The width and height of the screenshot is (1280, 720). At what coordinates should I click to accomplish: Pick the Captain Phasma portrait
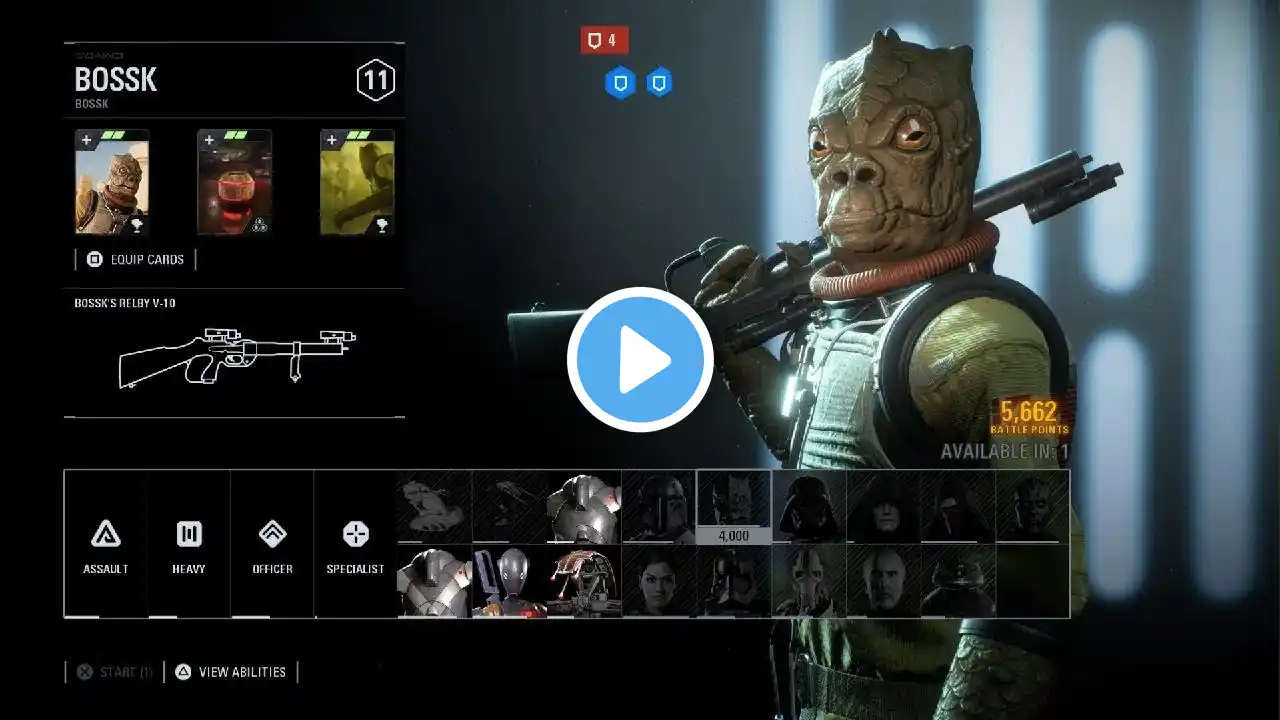tap(734, 581)
